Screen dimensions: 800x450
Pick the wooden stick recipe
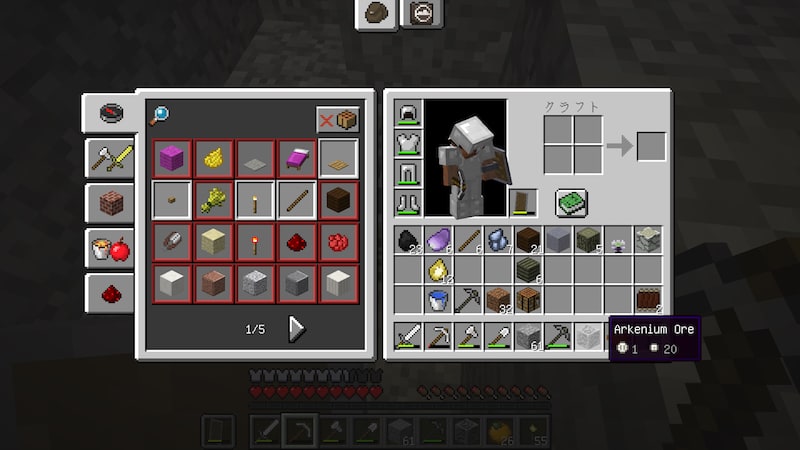pos(296,200)
